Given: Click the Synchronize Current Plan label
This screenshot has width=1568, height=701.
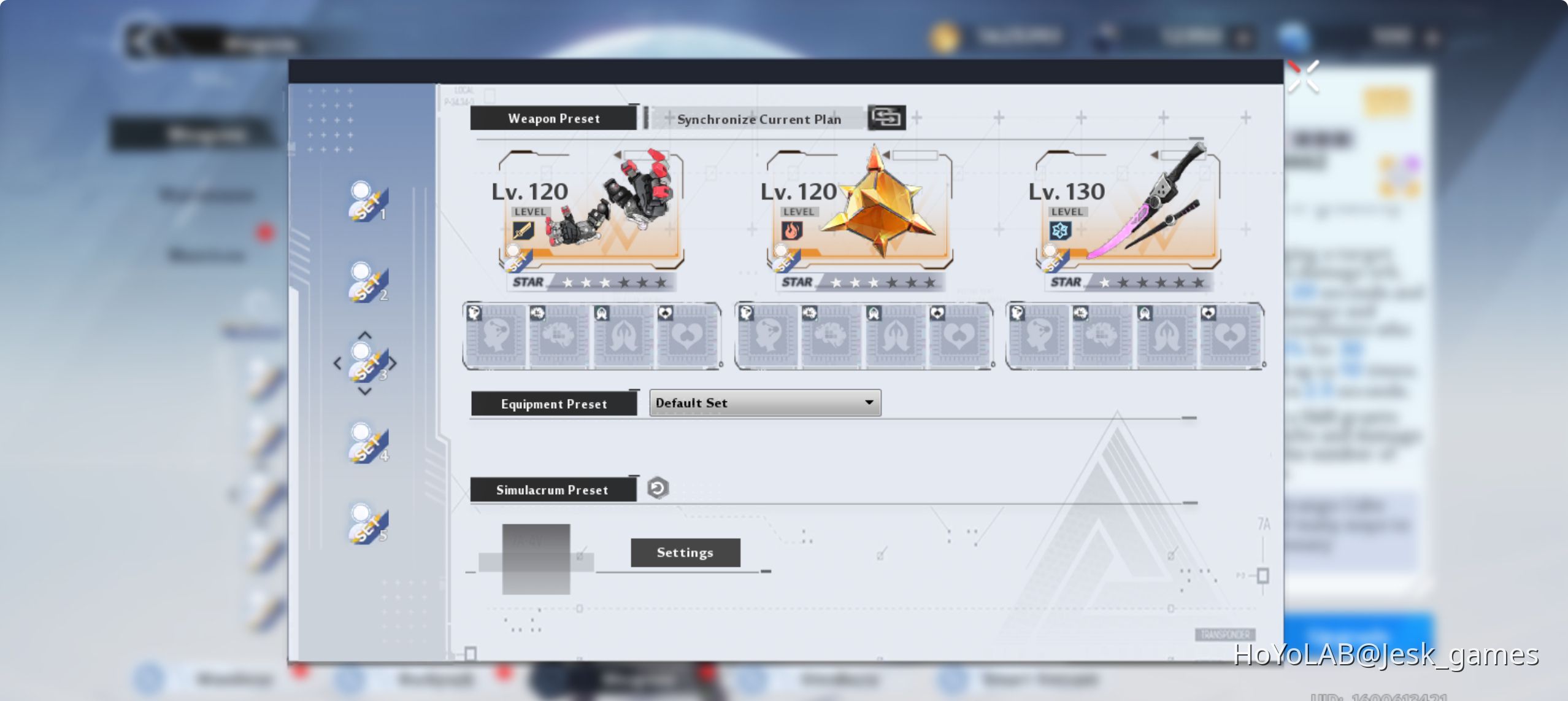Looking at the screenshot, I should (759, 119).
